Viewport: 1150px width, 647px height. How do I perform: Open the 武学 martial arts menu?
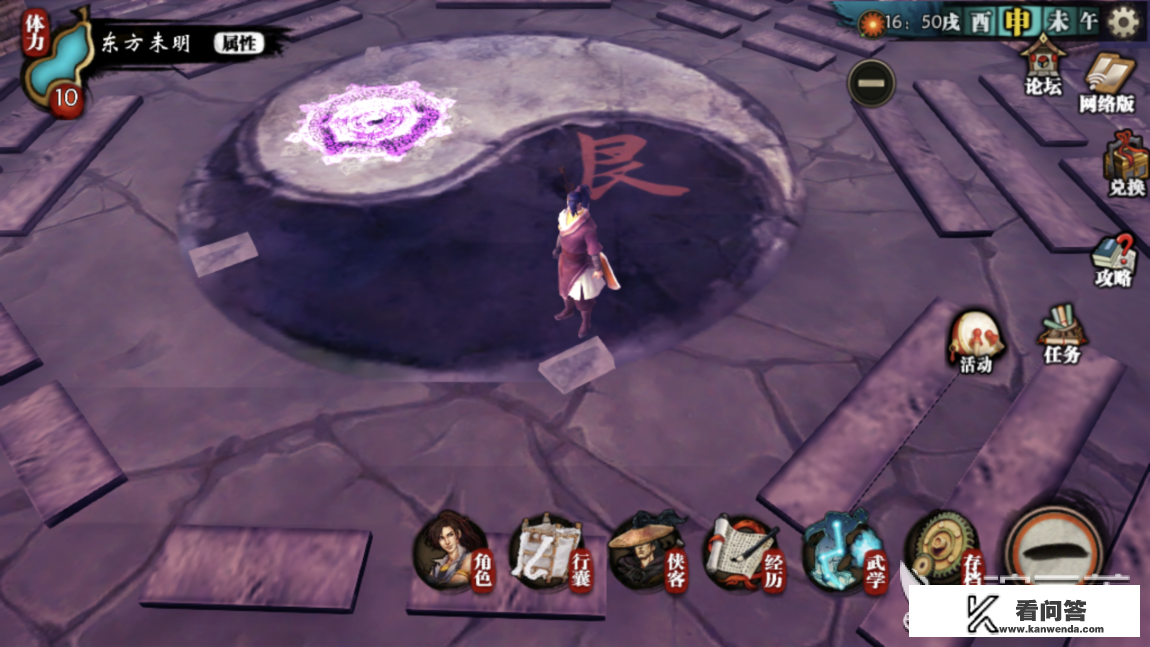pos(843,552)
